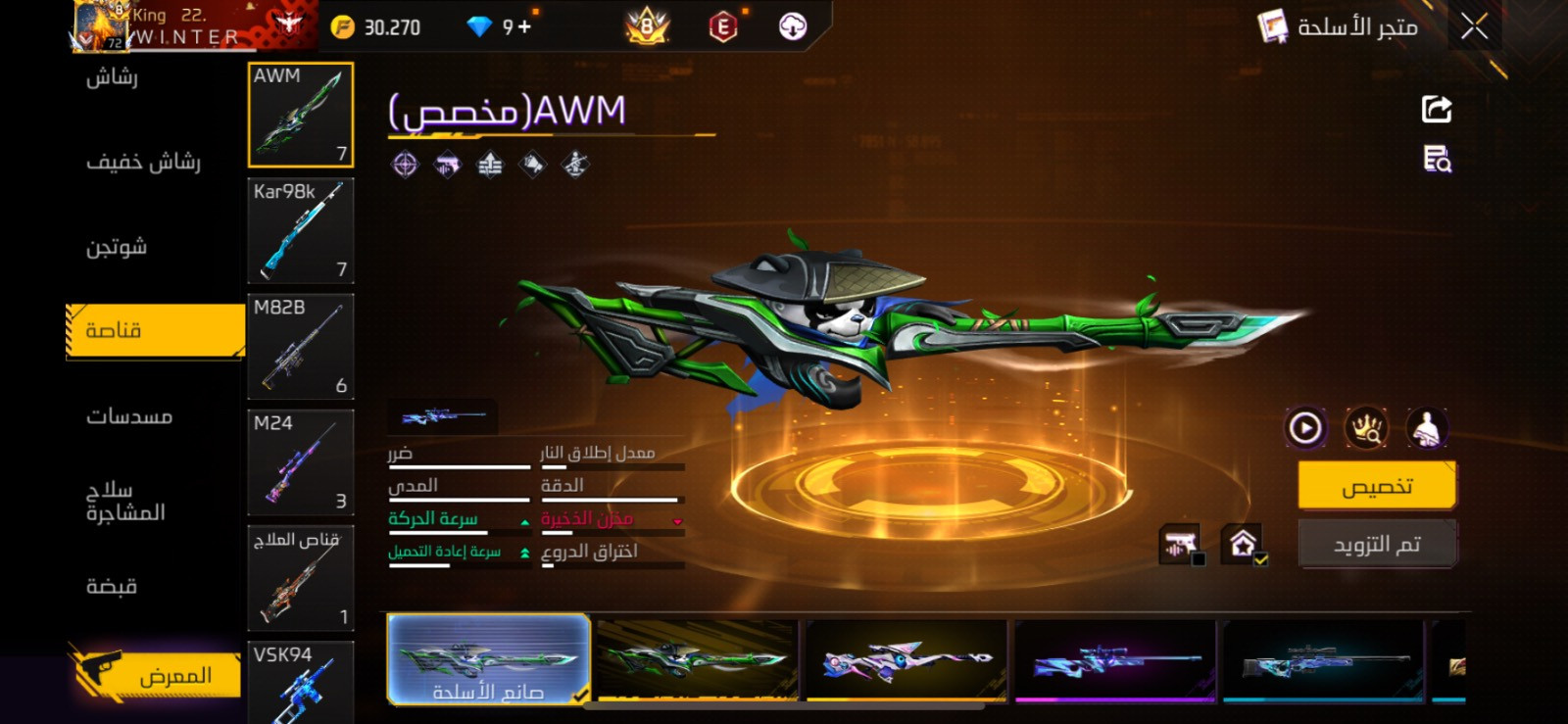Tap the yellow تخصيص customize button
This screenshot has height=724, width=1568.
(x=1376, y=486)
